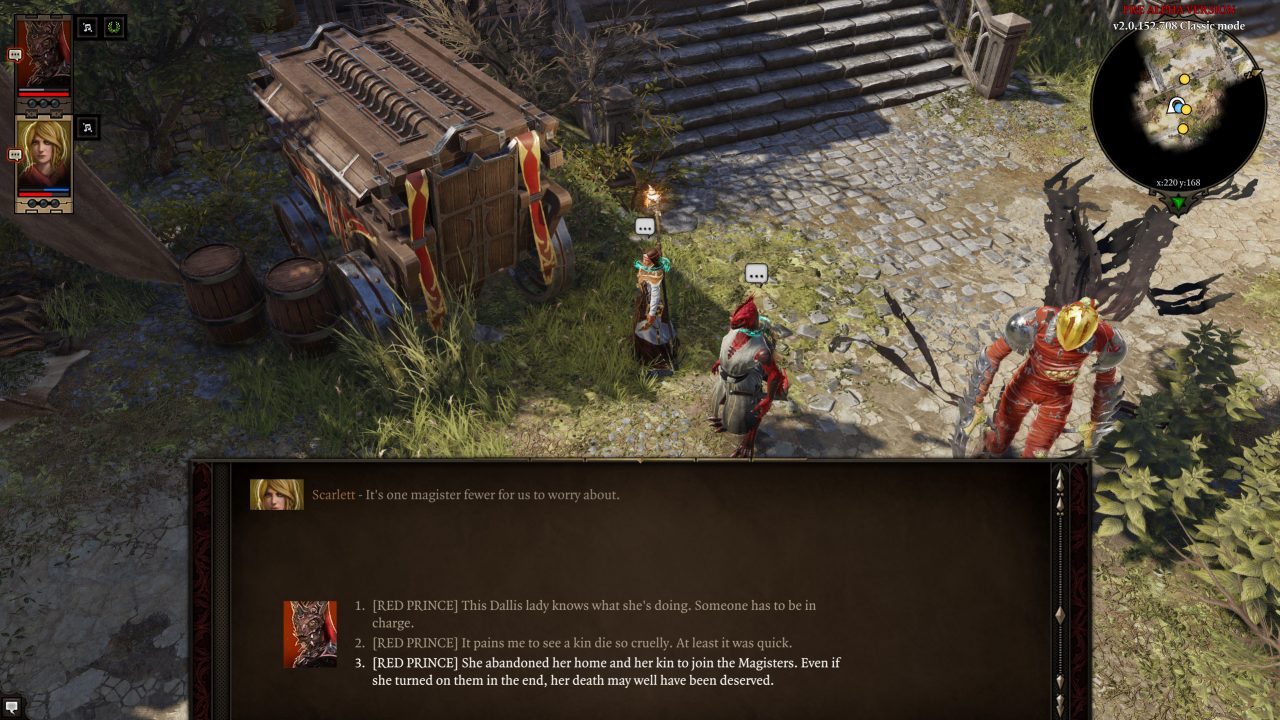This screenshot has width=1280, height=720.
Task: Click the speech bubble icon in bottom-left corner
Action: tap(12, 707)
